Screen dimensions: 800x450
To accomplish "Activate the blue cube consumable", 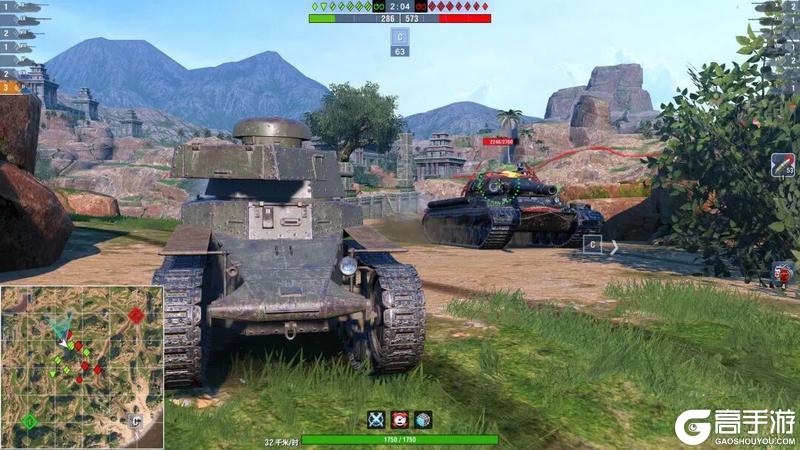I will pos(423,420).
